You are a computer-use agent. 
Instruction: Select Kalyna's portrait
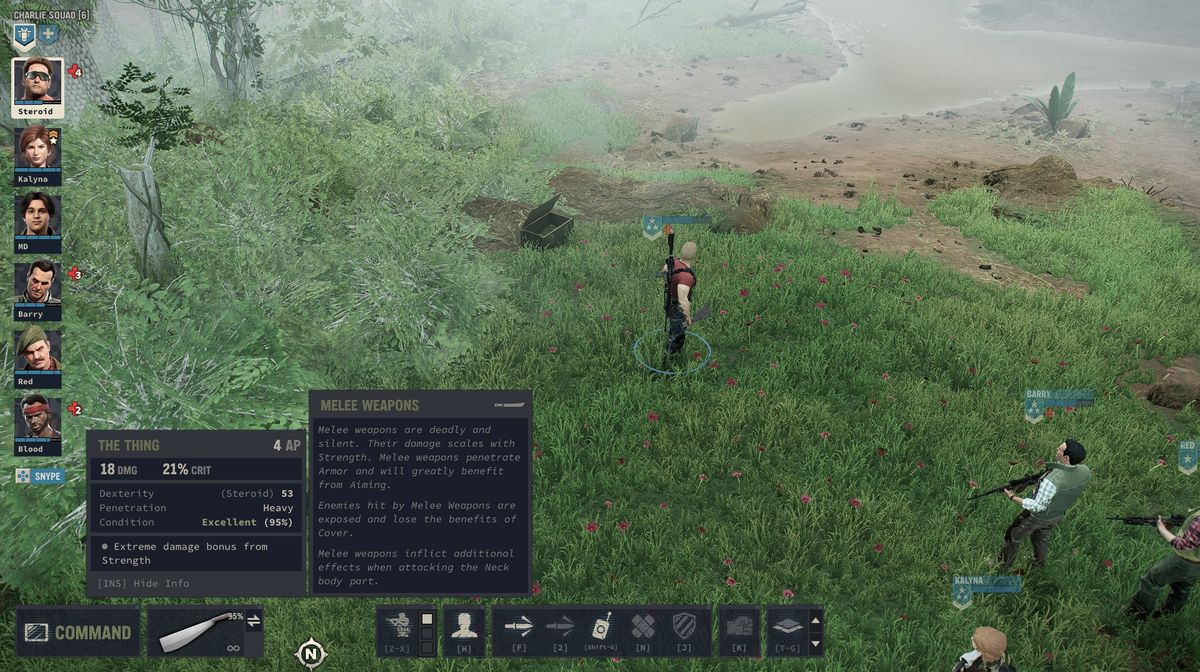click(x=38, y=151)
